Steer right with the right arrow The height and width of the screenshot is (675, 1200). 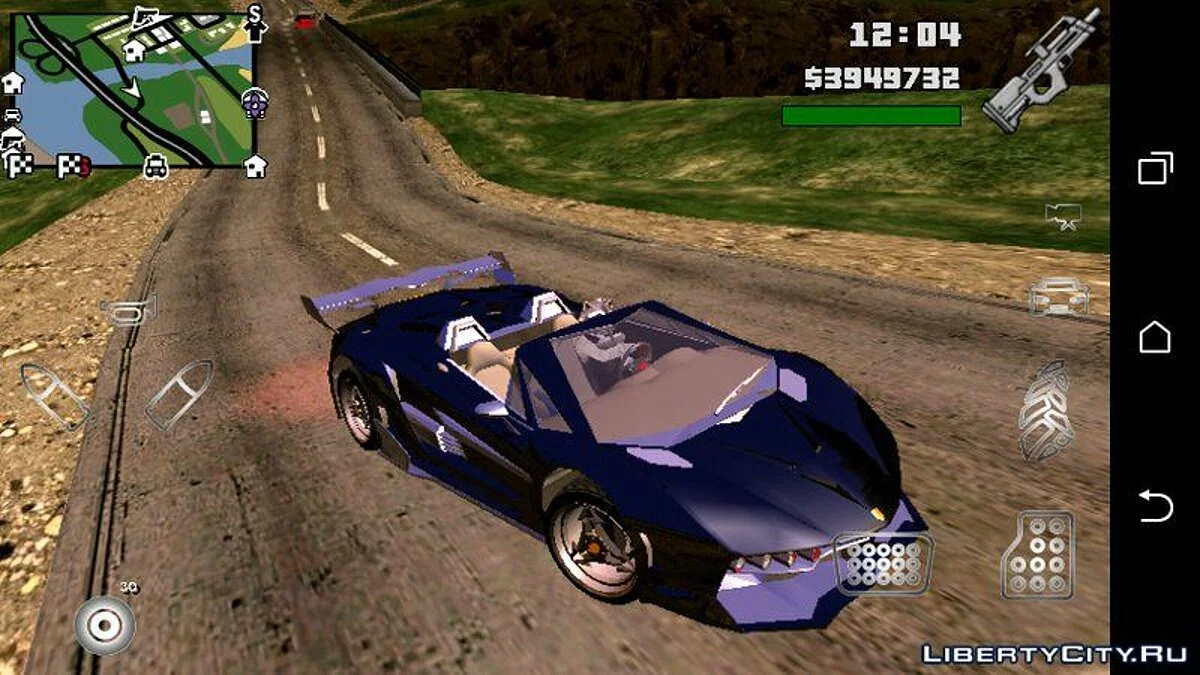(x=179, y=396)
